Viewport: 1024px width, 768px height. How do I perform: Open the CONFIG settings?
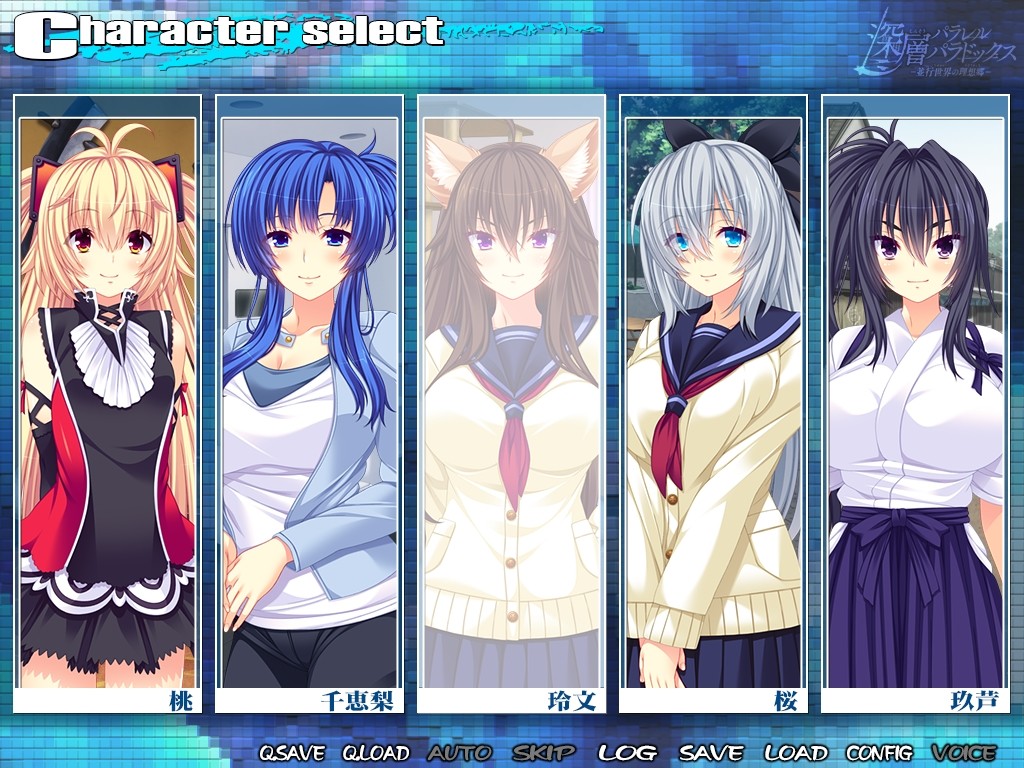(879, 753)
